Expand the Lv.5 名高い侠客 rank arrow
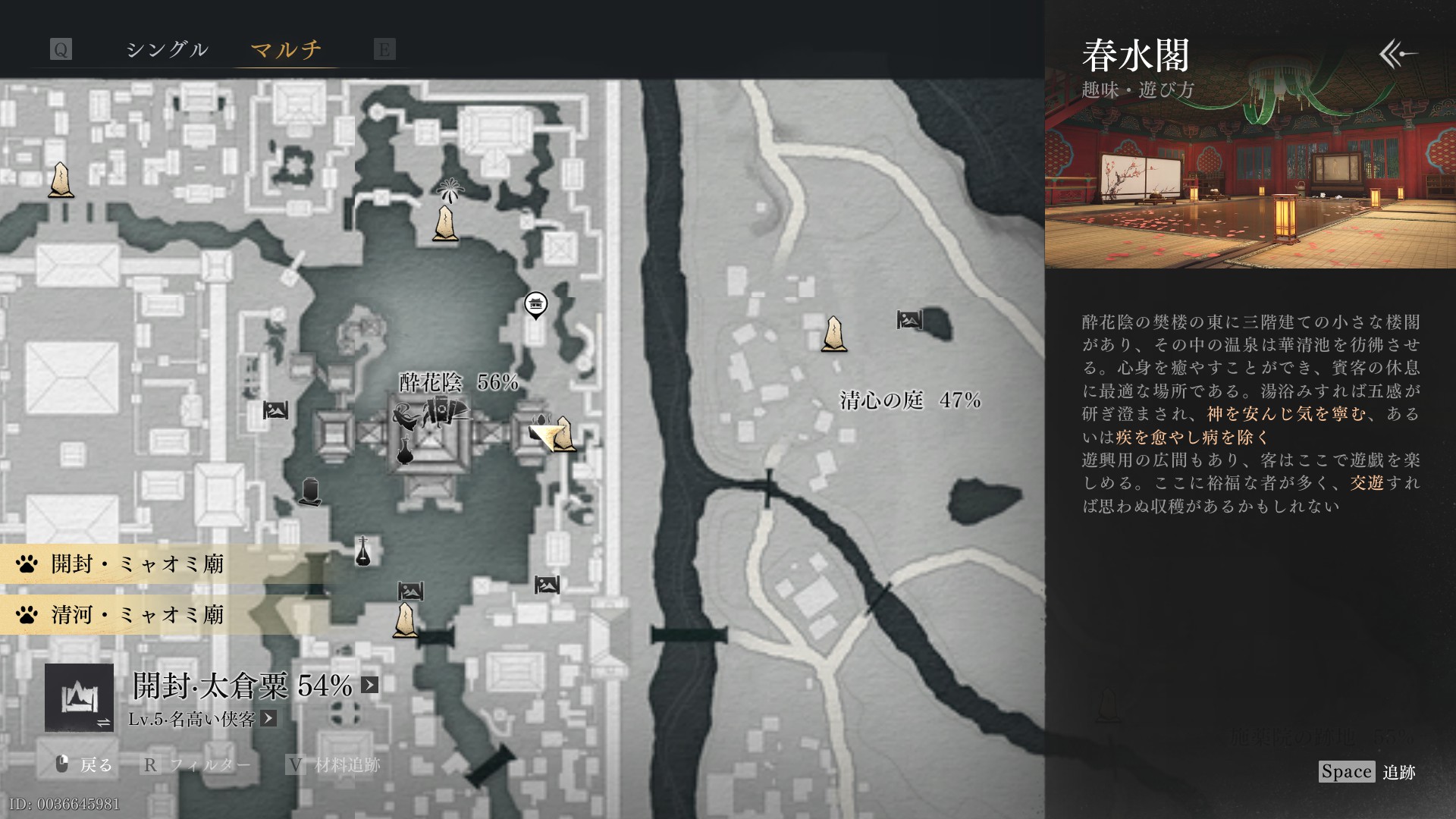 [268, 719]
